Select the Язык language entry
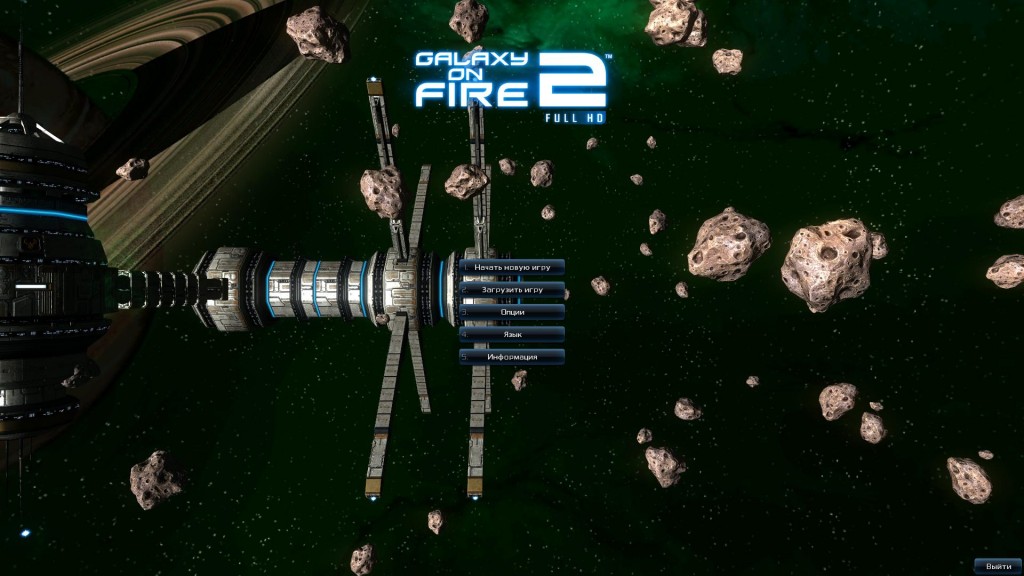This screenshot has width=1024, height=576. tap(512, 334)
